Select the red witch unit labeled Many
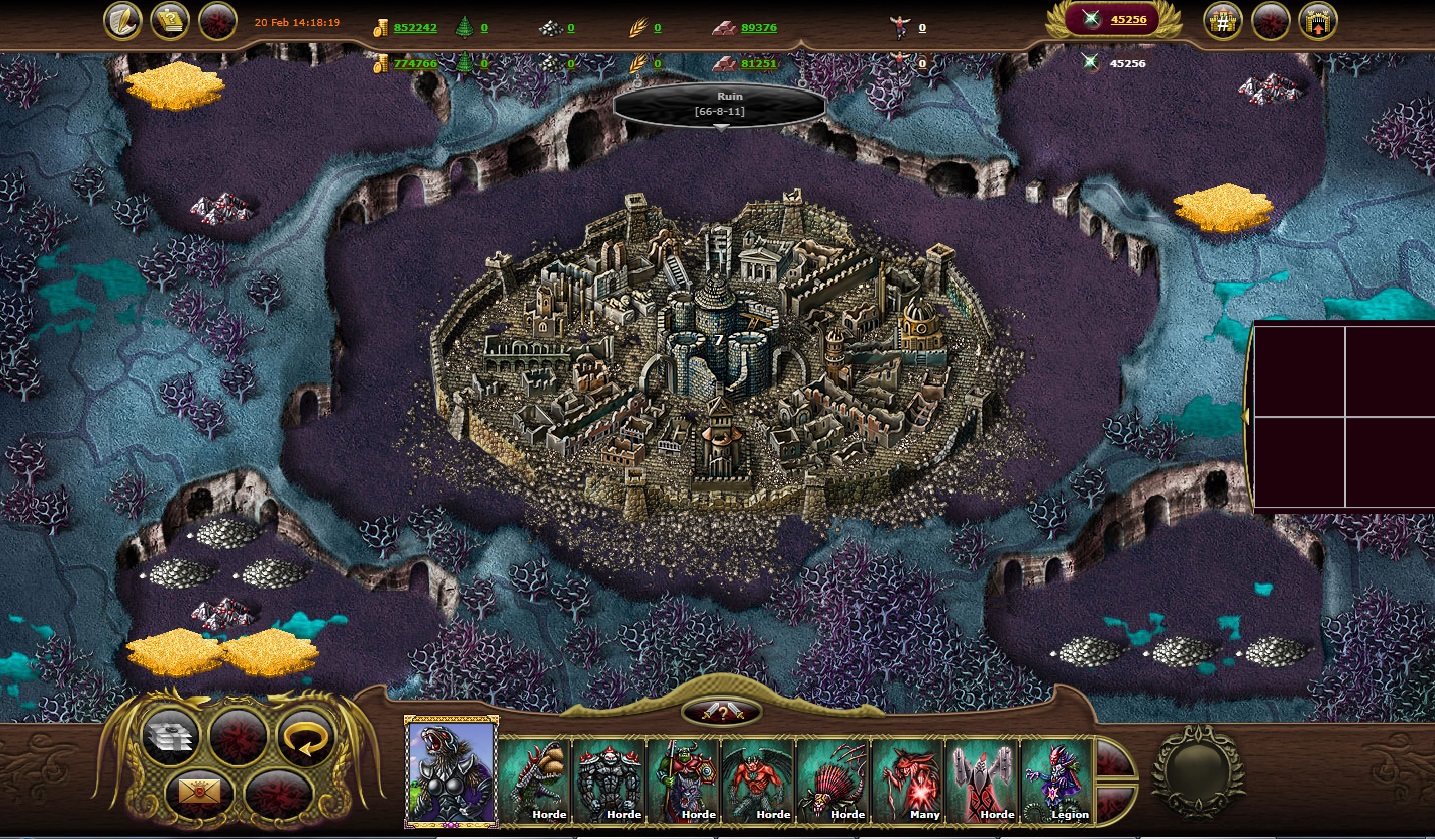Image resolution: width=1435 pixels, height=839 pixels. point(908,780)
